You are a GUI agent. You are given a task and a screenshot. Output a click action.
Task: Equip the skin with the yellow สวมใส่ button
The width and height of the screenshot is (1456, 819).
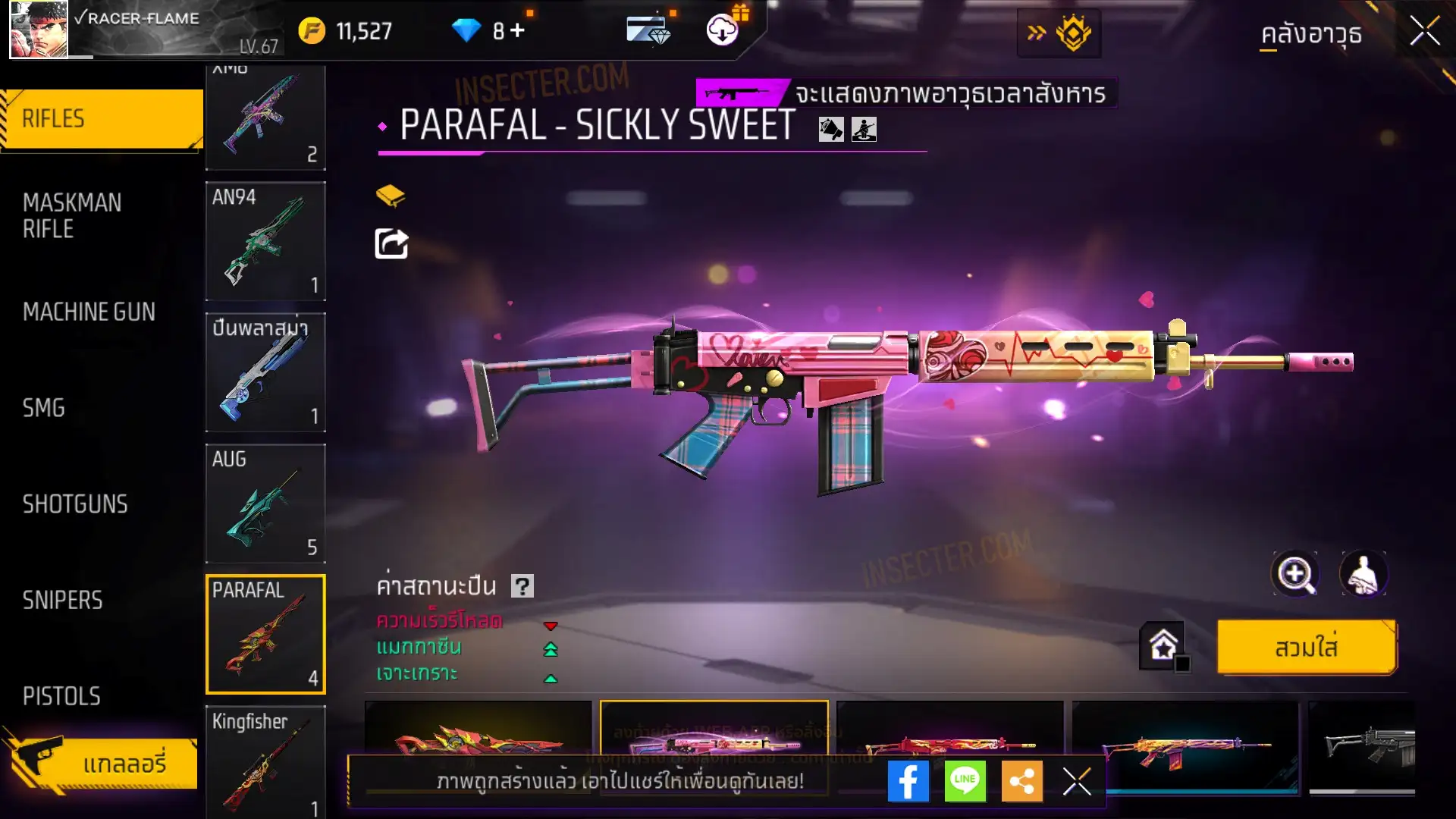[x=1306, y=648]
